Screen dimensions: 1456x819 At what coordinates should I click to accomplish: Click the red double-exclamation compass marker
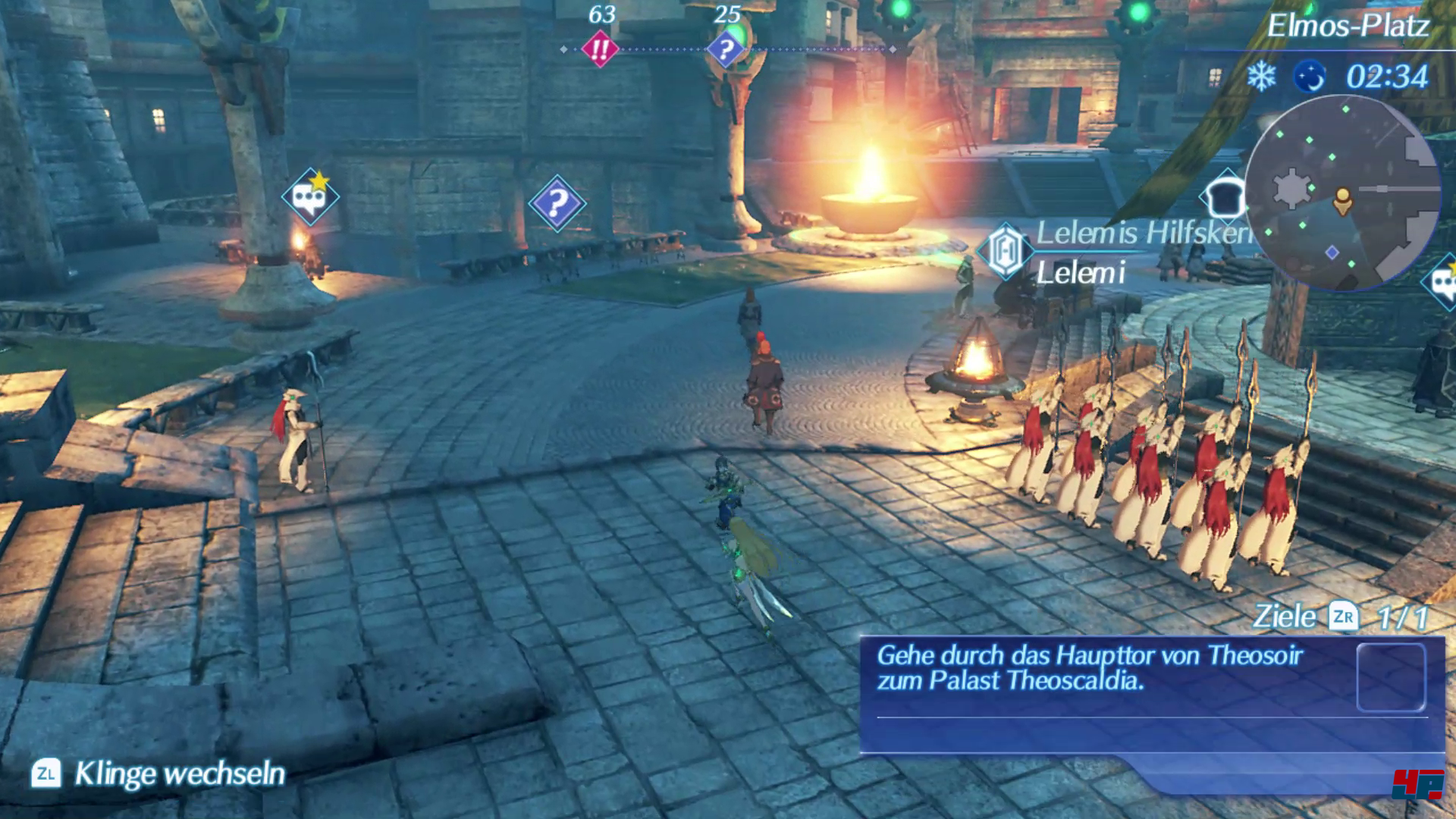click(x=600, y=50)
